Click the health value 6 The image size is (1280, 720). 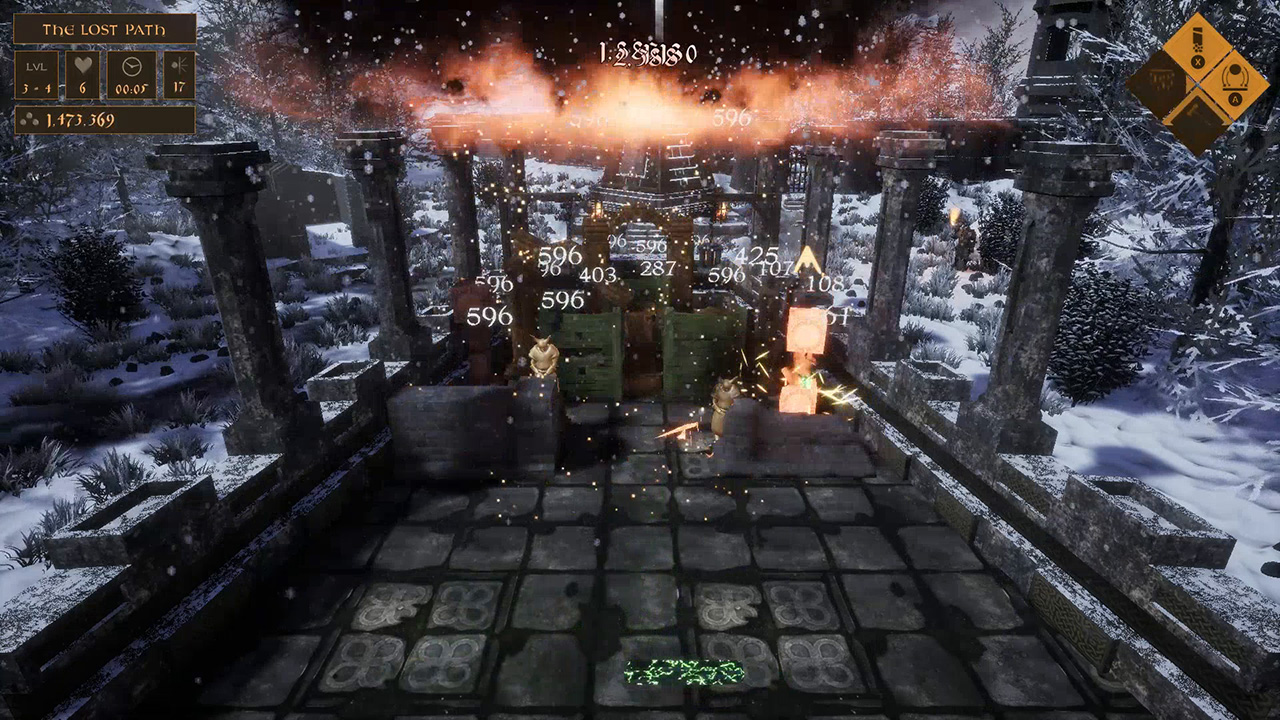pos(84,88)
